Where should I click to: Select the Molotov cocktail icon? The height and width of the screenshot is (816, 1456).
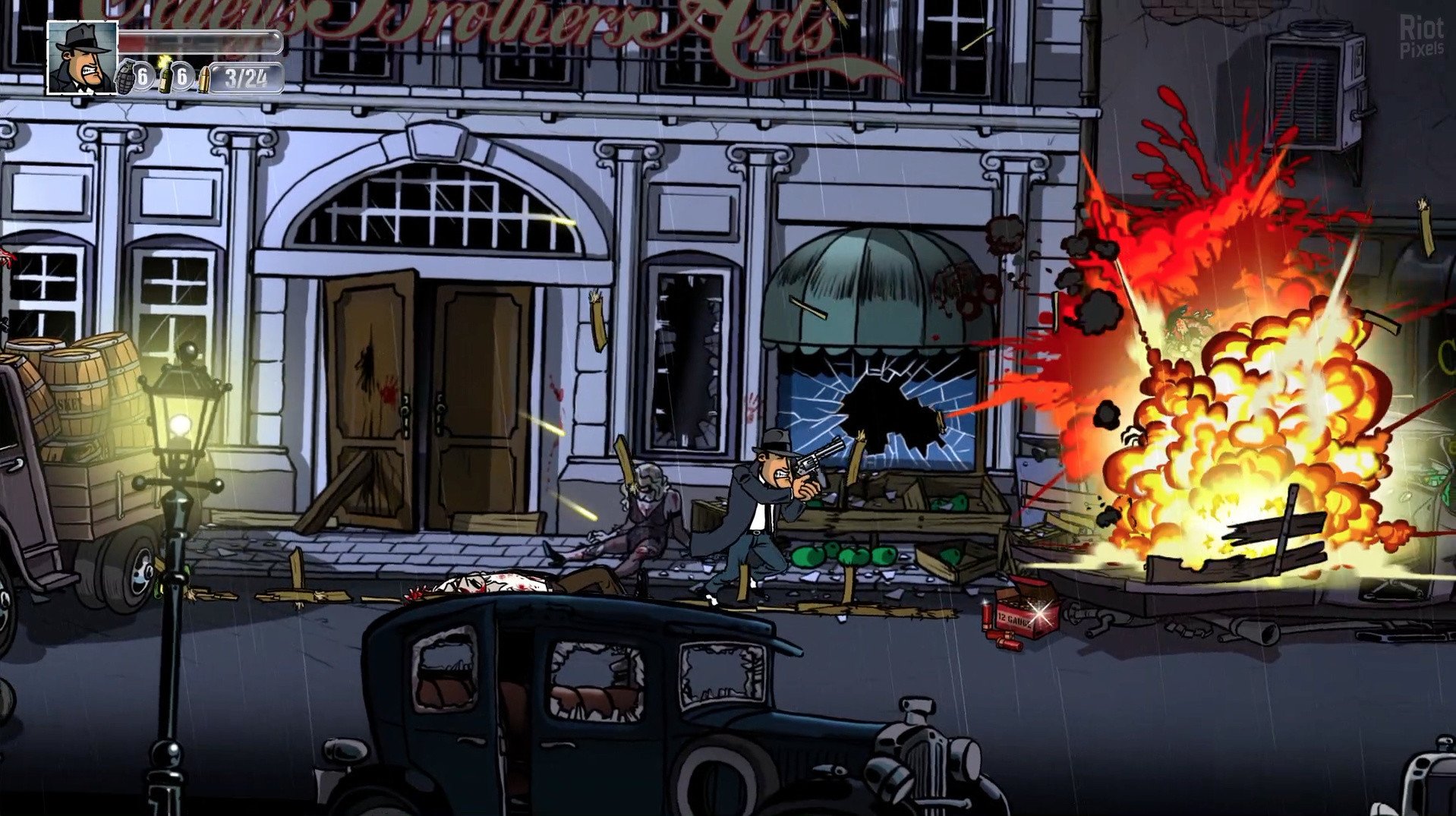(x=165, y=77)
